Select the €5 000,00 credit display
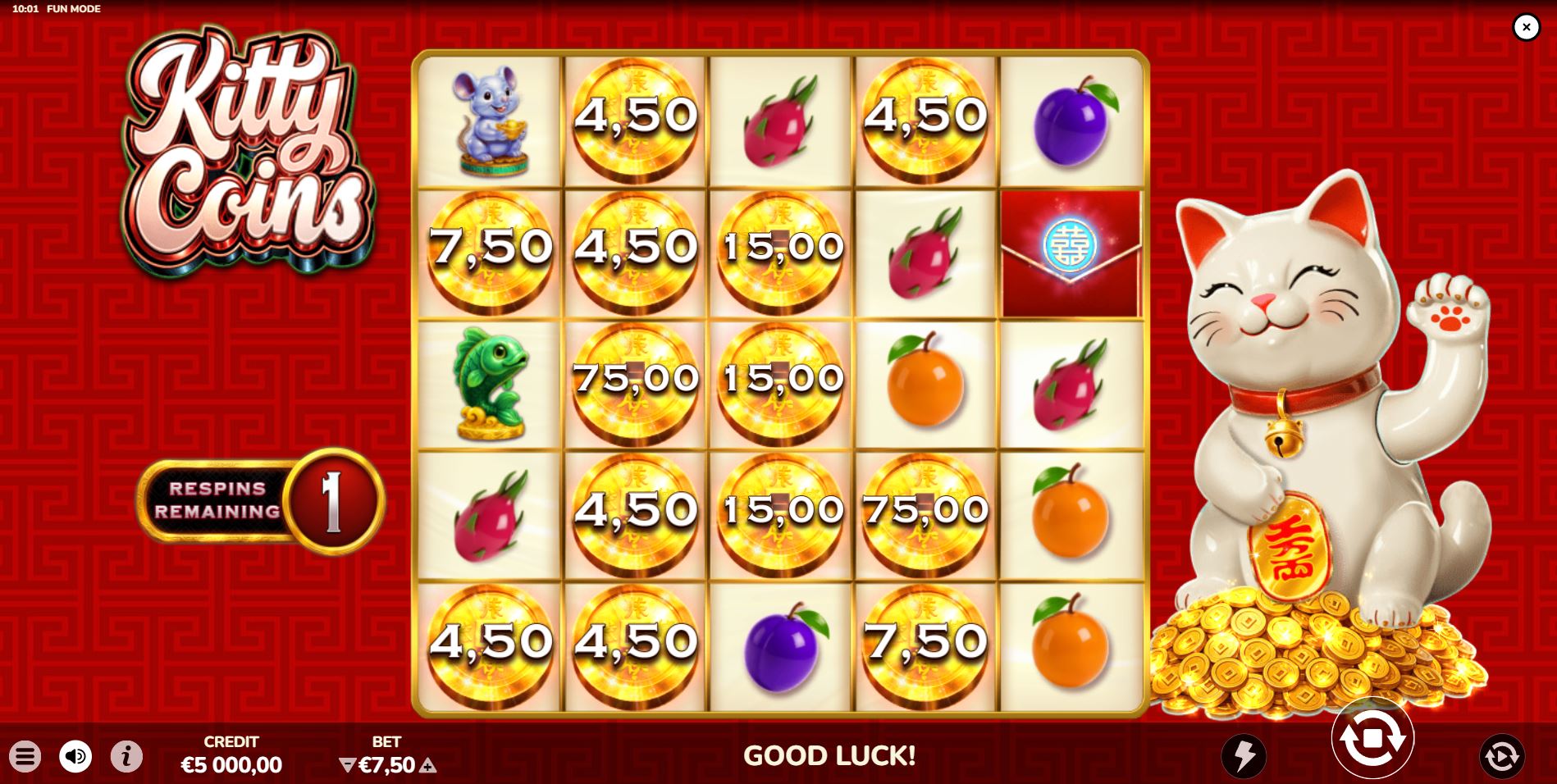This screenshot has width=1557, height=784. (232, 765)
